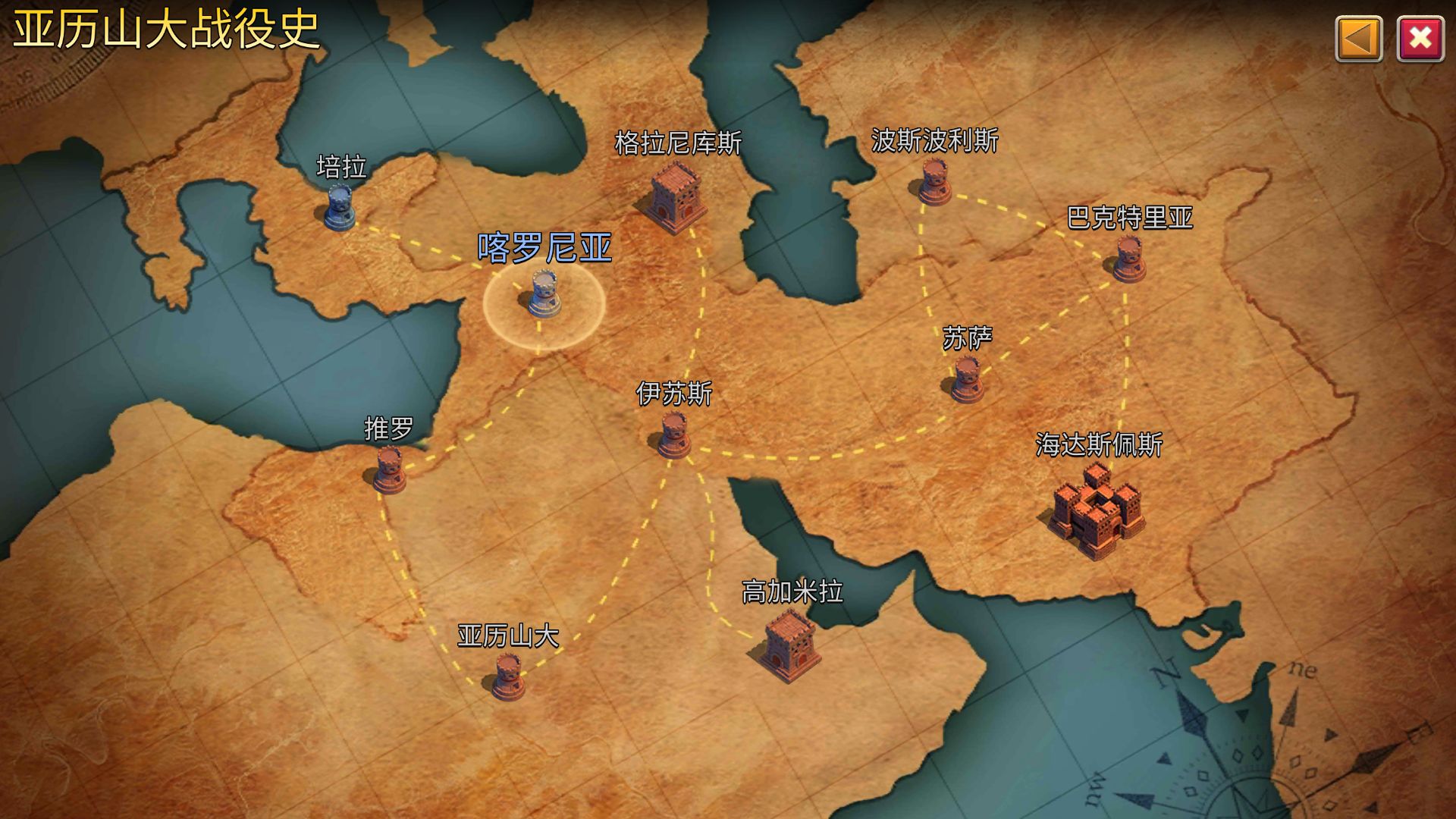Choose the highlighted 喀罗尼亚 level node

coord(544,296)
